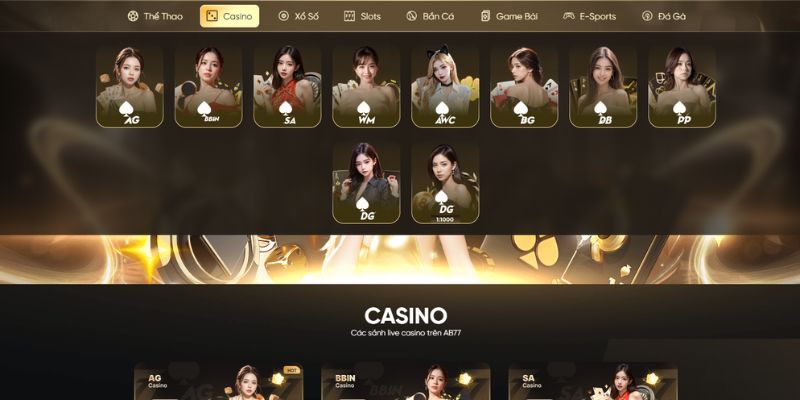
Task: Open the DB dealer tile
Action: (603, 87)
